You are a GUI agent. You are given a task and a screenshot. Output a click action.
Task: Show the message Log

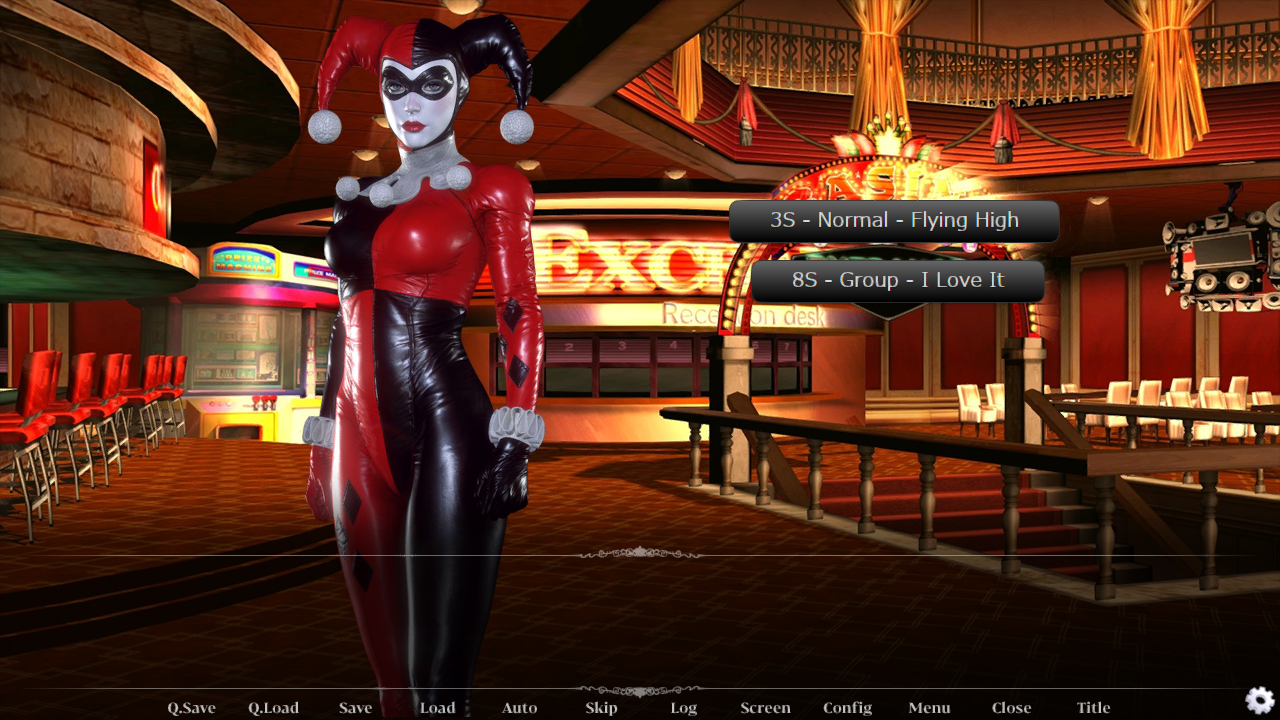pyautogui.click(x=683, y=708)
